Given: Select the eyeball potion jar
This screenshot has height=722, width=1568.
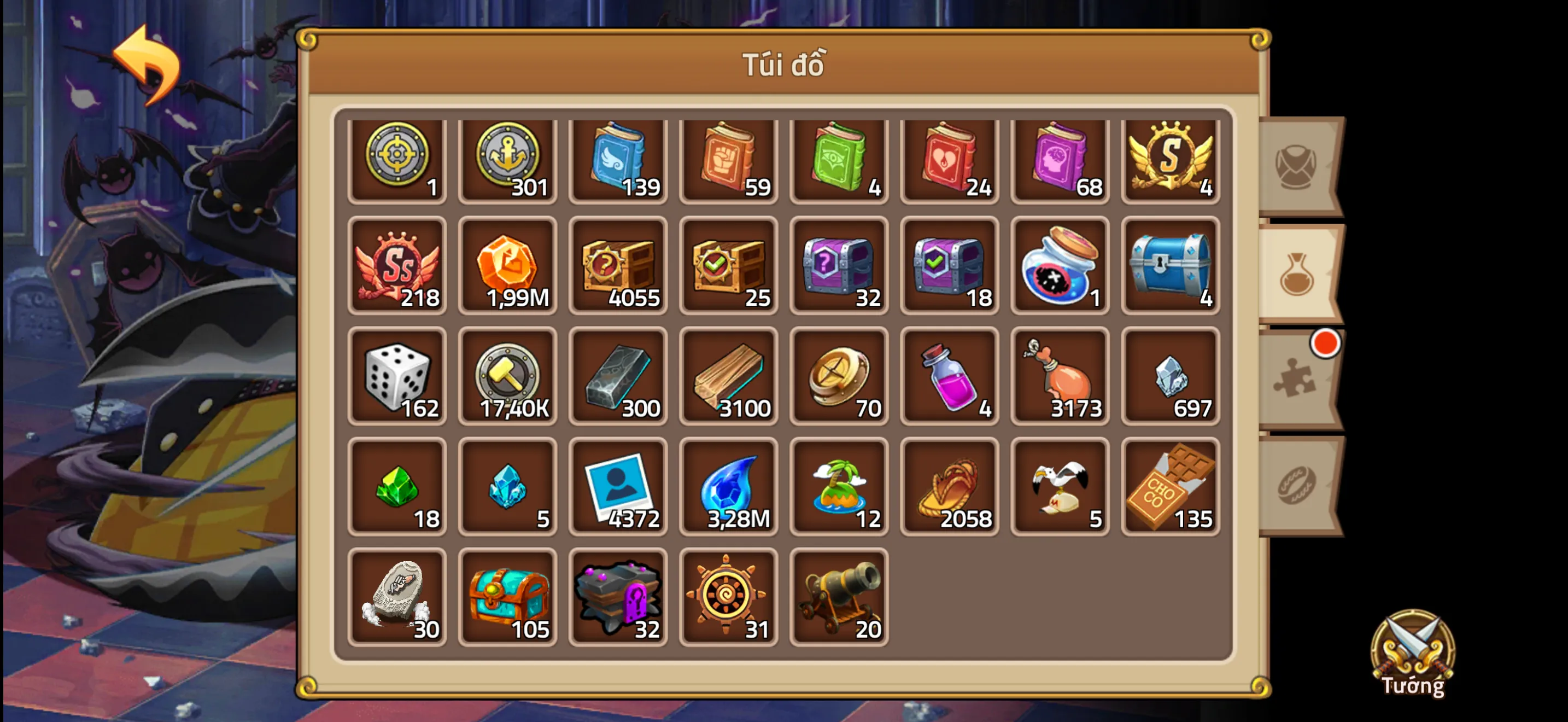Looking at the screenshot, I should pyautogui.click(x=1060, y=265).
